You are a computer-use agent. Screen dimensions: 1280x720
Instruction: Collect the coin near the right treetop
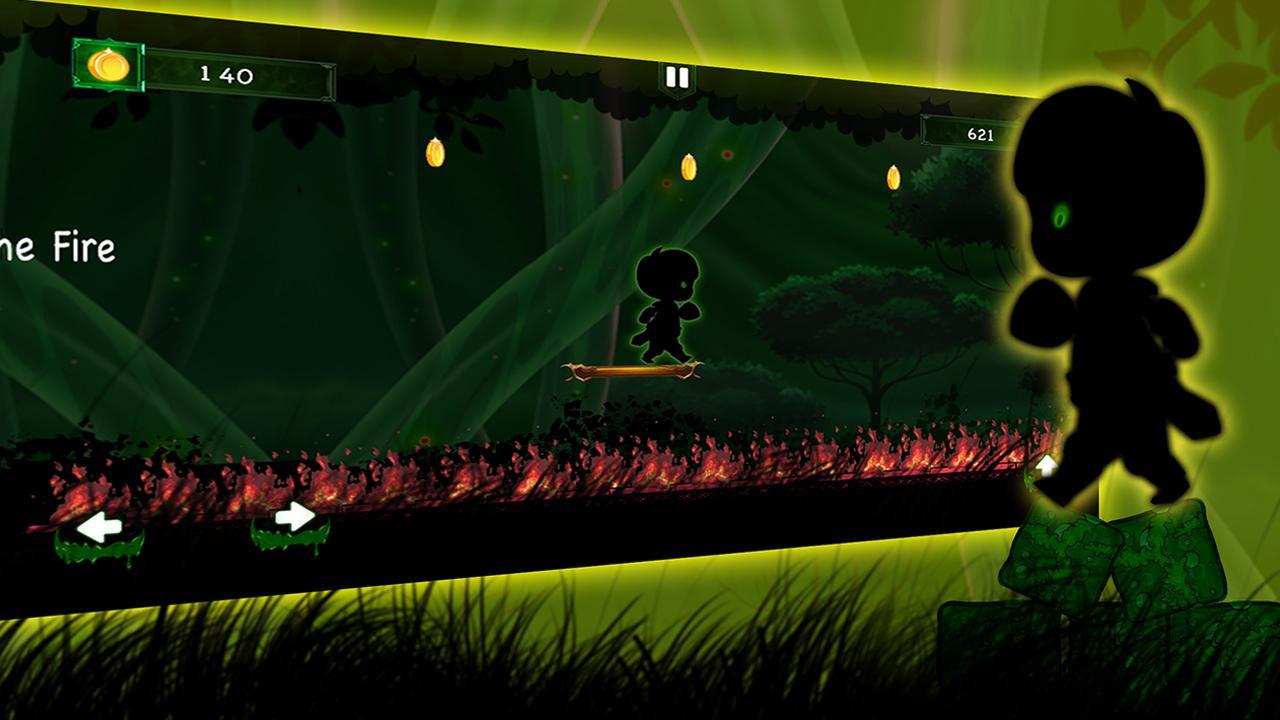[x=891, y=178]
